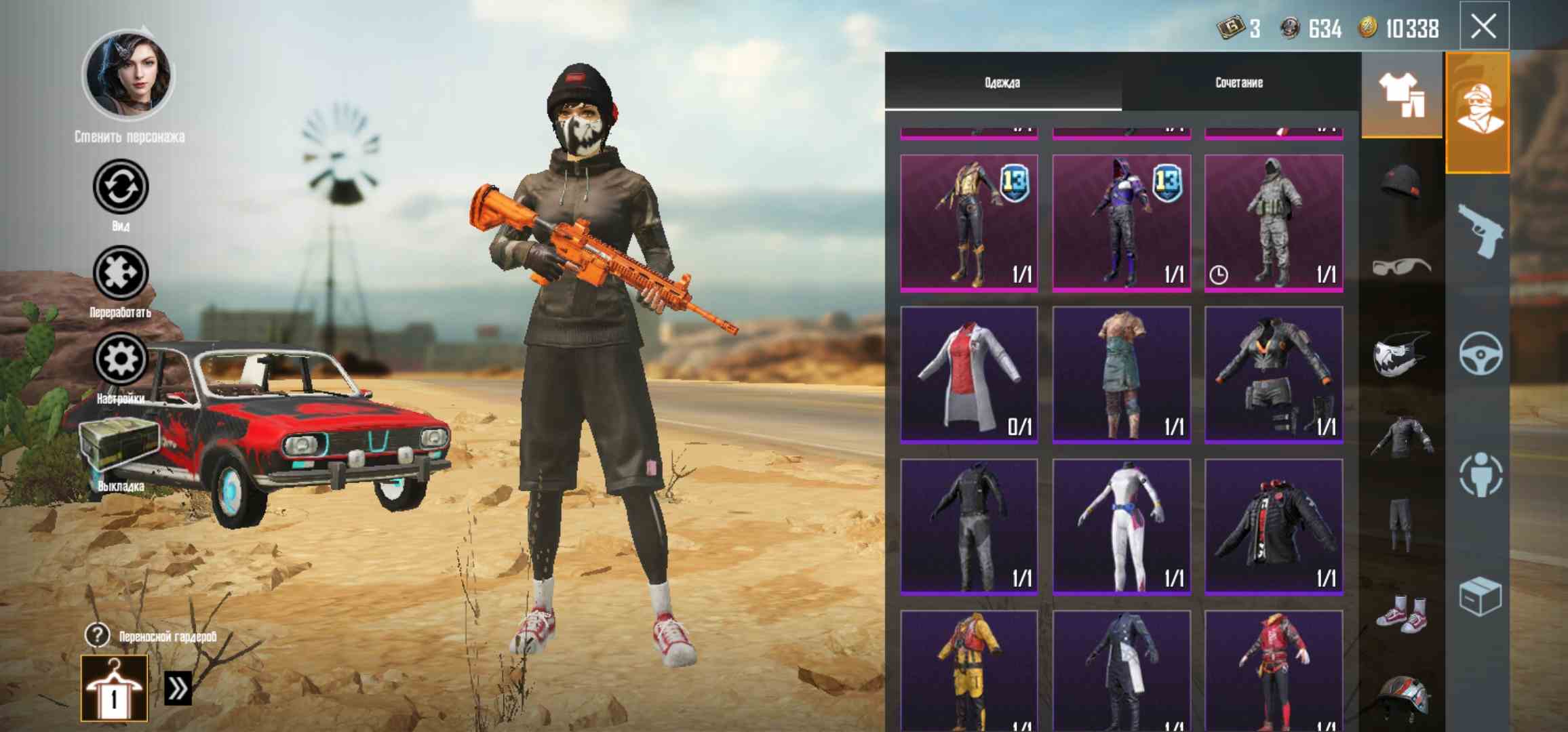Open the Выкладка loadout crate
This screenshot has width=1568, height=732.
point(119,446)
